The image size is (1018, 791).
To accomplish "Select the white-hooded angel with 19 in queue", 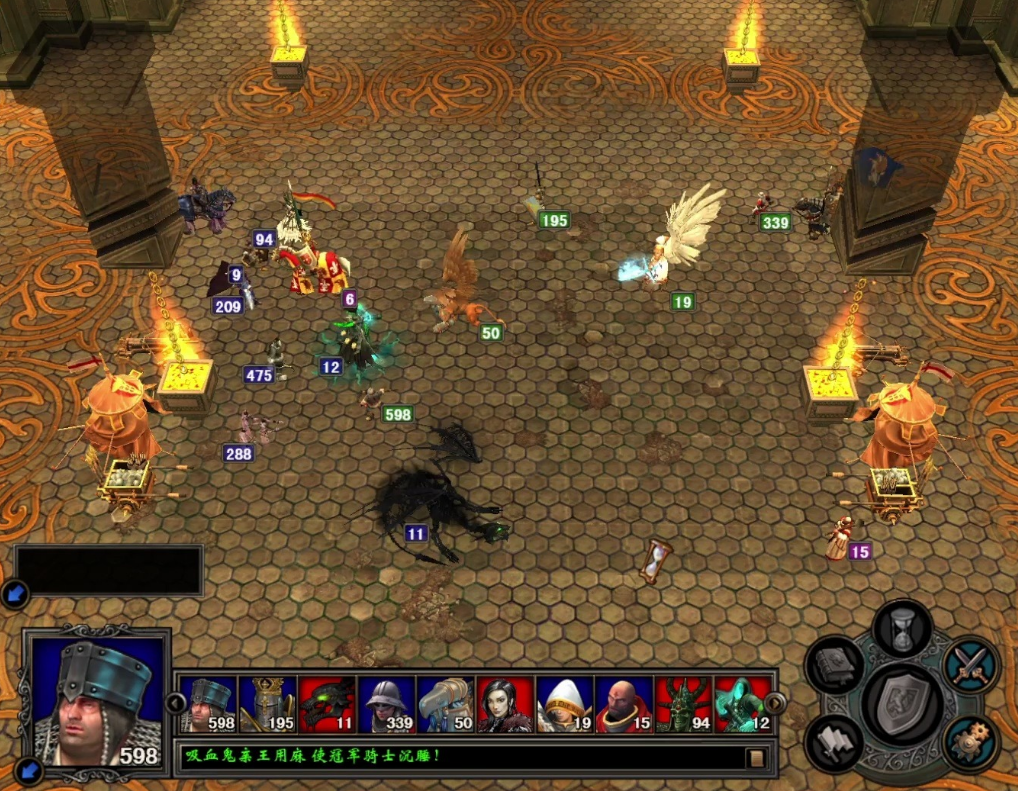I will click(x=564, y=705).
